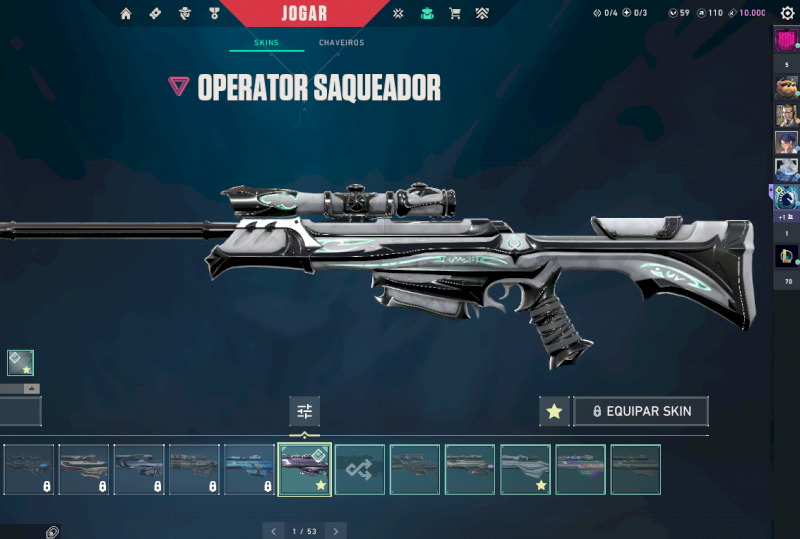Open the shopping cart store
Image resolution: width=800 pixels, height=539 pixels.
tap(455, 14)
